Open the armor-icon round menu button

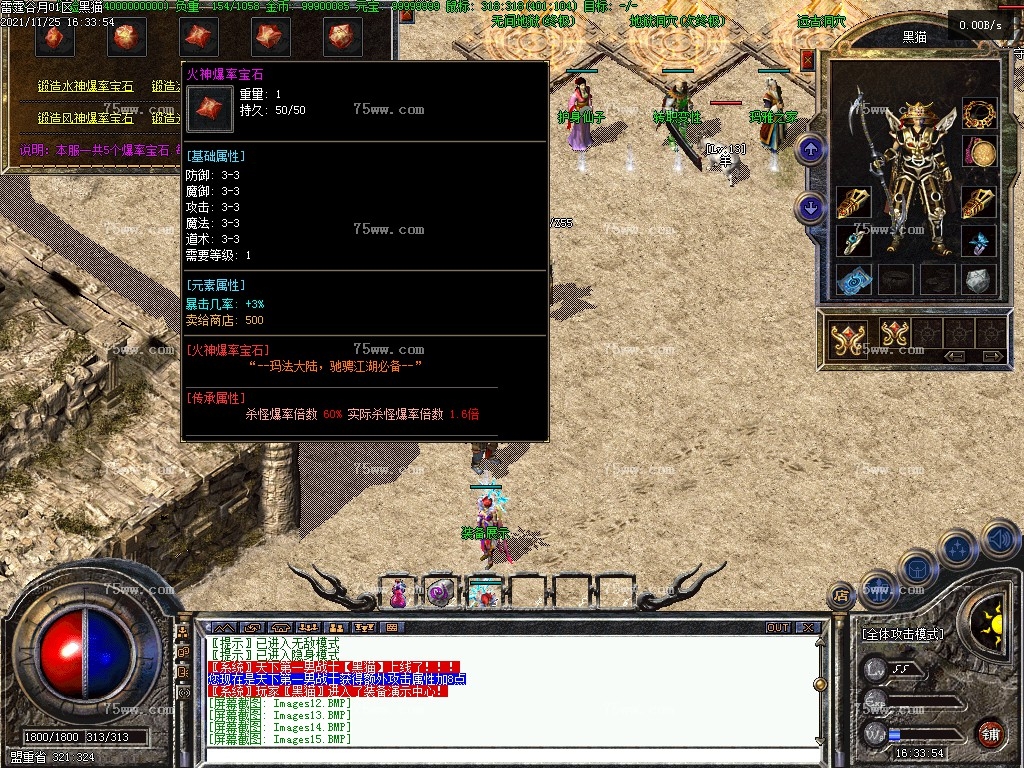point(916,567)
